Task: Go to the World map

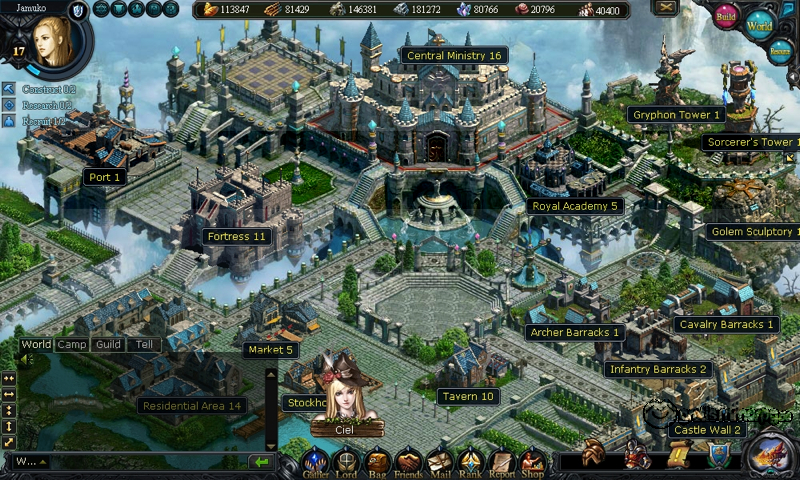Action: [x=760, y=24]
